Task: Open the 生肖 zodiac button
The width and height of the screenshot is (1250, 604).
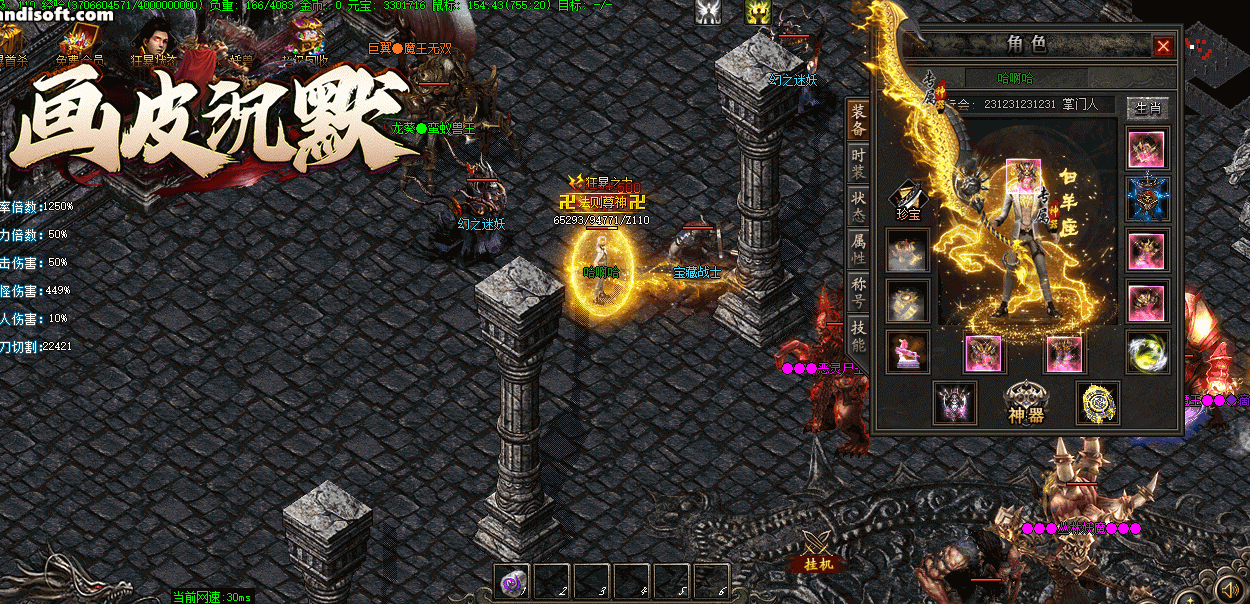Action: pyautogui.click(x=1146, y=107)
